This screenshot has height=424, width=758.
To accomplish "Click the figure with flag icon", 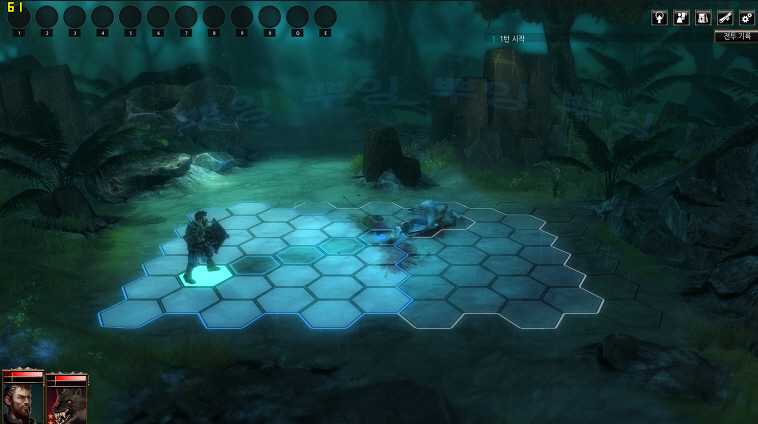I will pyautogui.click(x=681, y=17).
